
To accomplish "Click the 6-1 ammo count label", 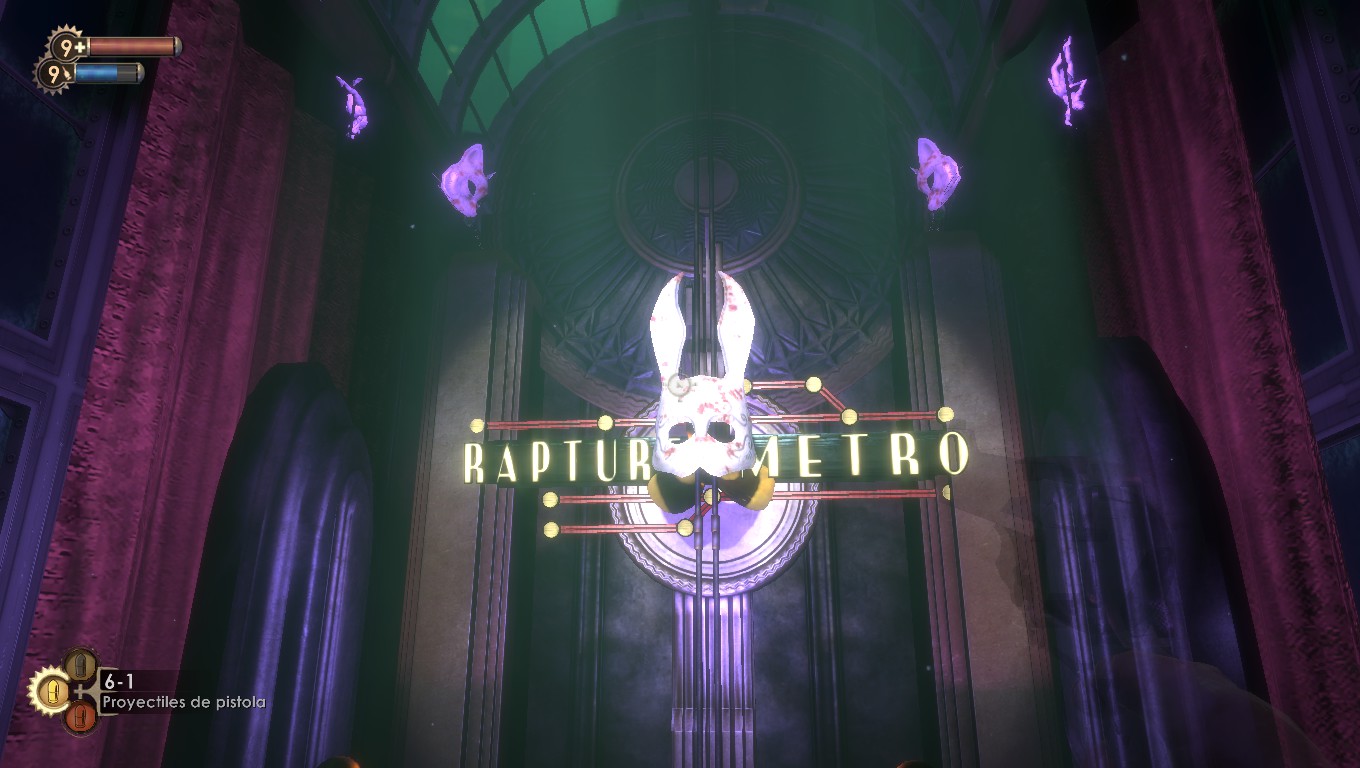I will pyautogui.click(x=119, y=680).
